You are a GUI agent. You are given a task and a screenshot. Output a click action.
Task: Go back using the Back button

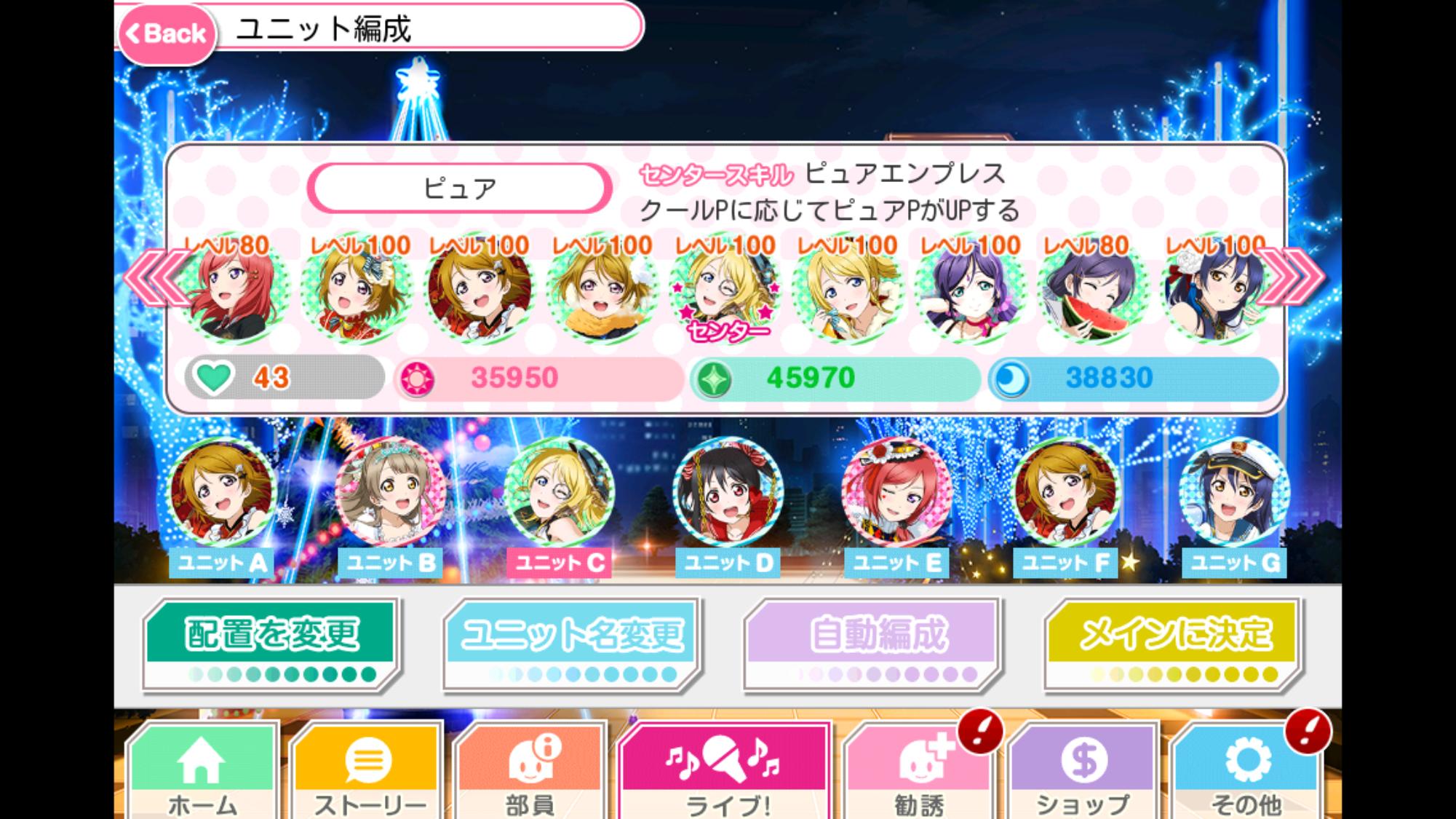click(167, 33)
